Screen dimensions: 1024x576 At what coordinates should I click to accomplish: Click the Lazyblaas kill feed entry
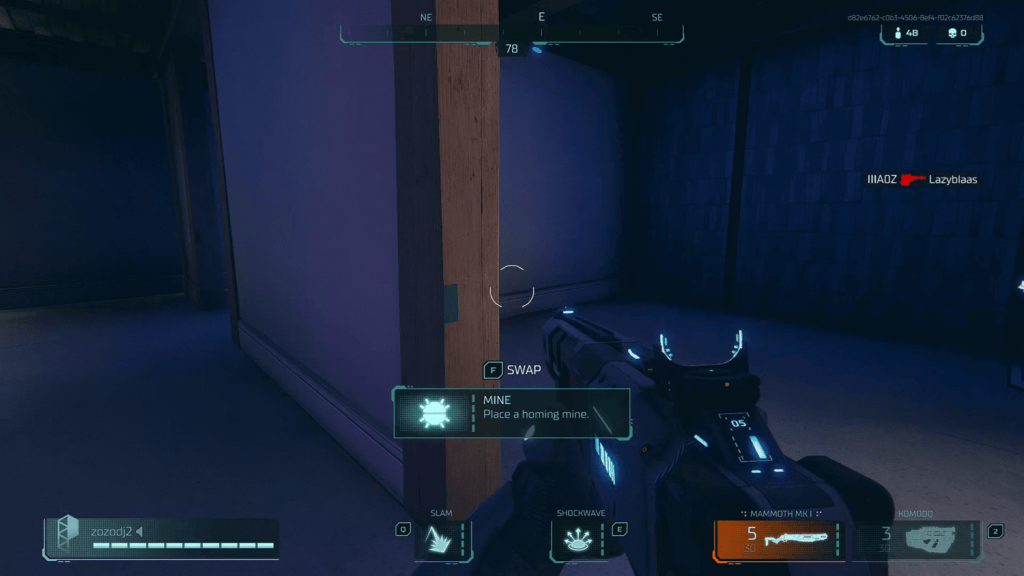[921, 180]
